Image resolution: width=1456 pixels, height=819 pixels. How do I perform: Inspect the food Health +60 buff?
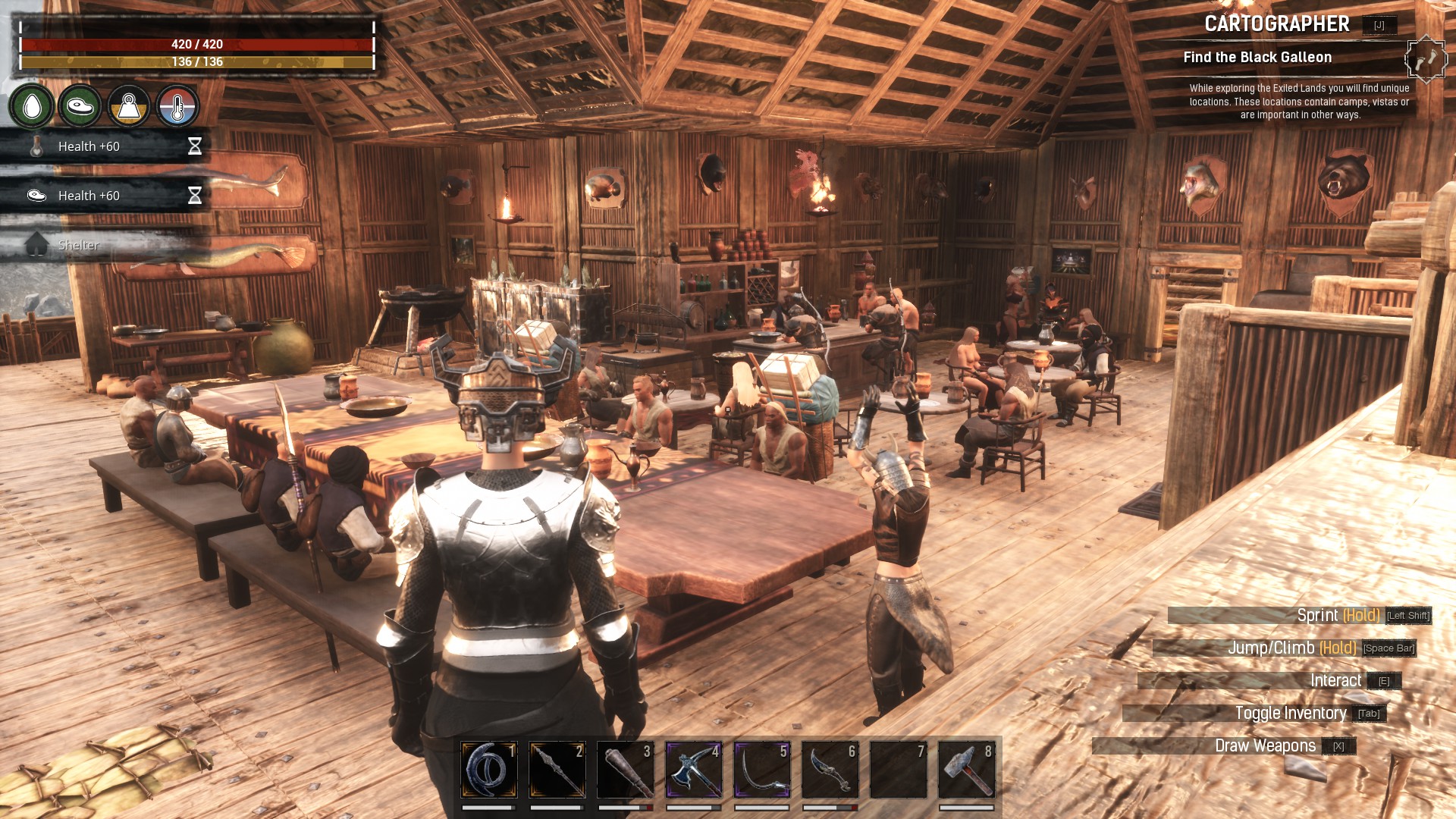click(105, 196)
